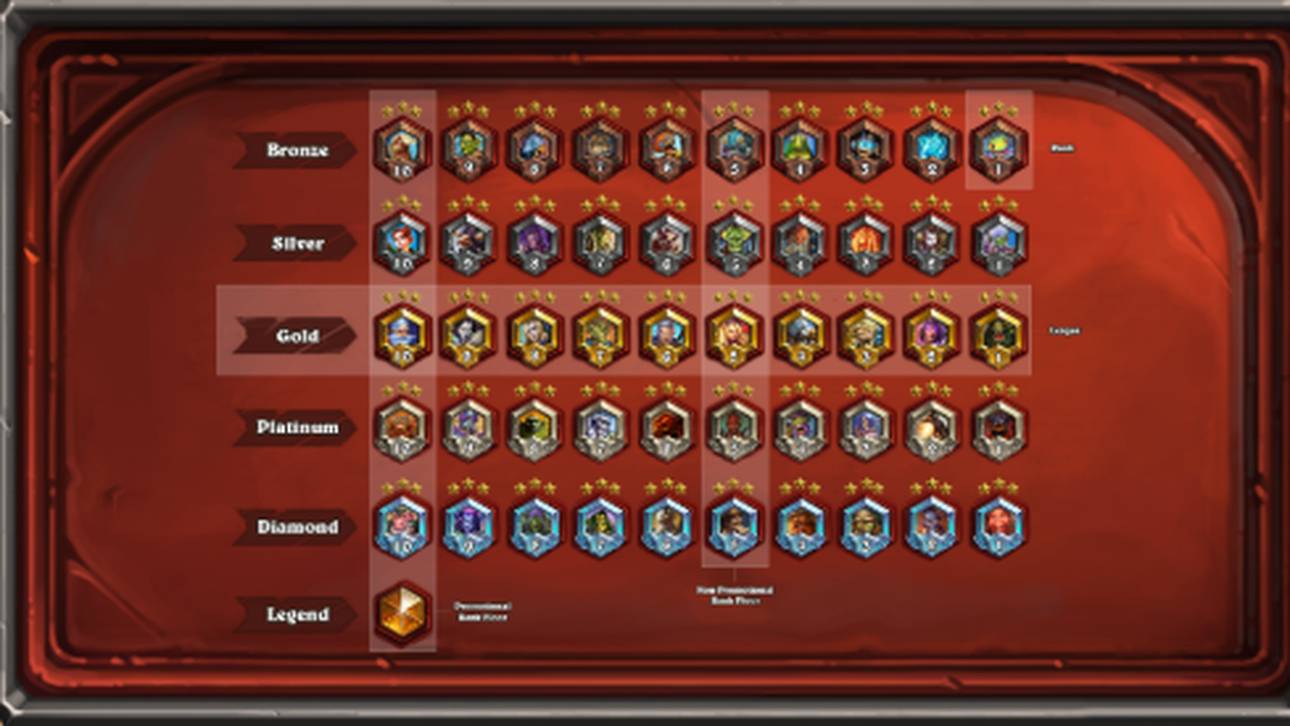Click the Gold 1 league medal
This screenshot has height=726, width=1290.
[999, 335]
